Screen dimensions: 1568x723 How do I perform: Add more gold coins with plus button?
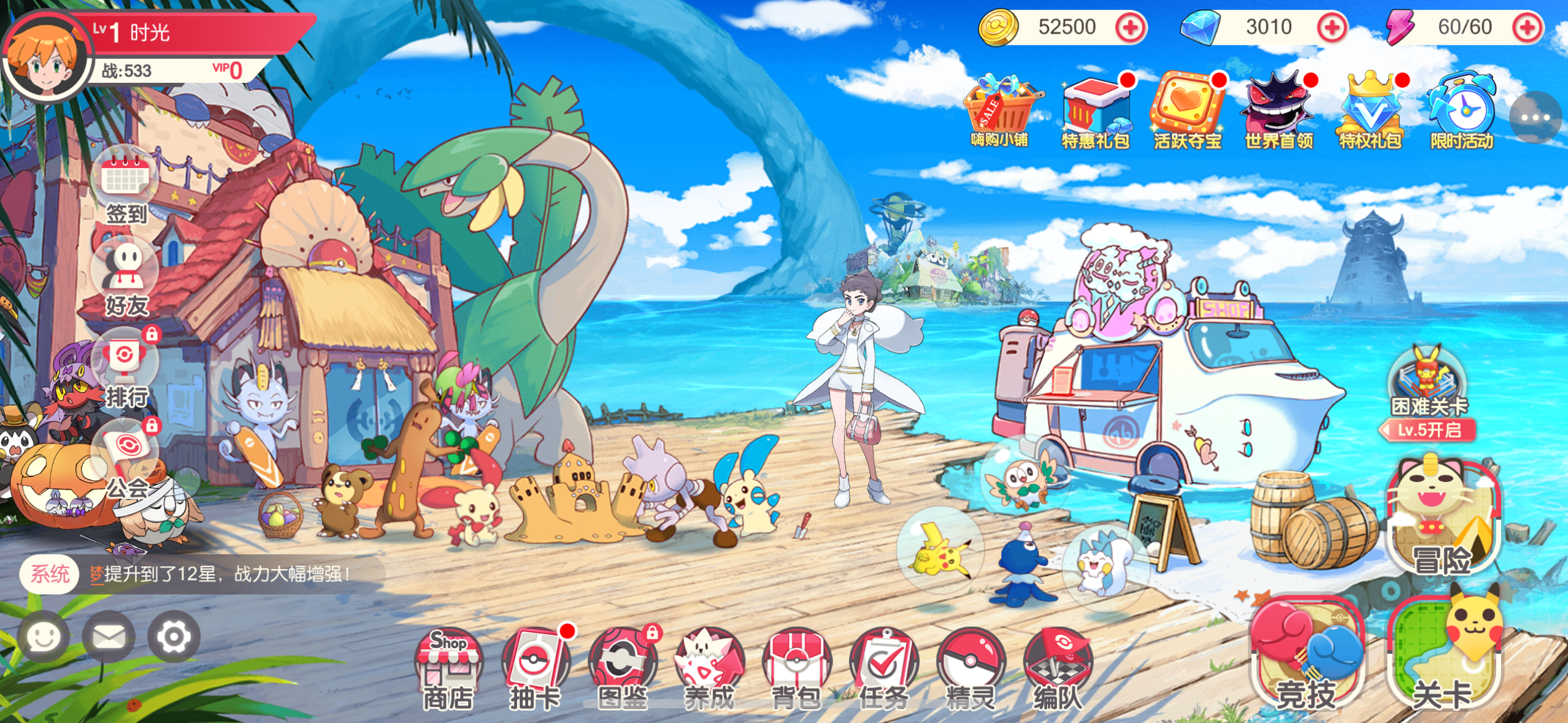(x=1131, y=28)
